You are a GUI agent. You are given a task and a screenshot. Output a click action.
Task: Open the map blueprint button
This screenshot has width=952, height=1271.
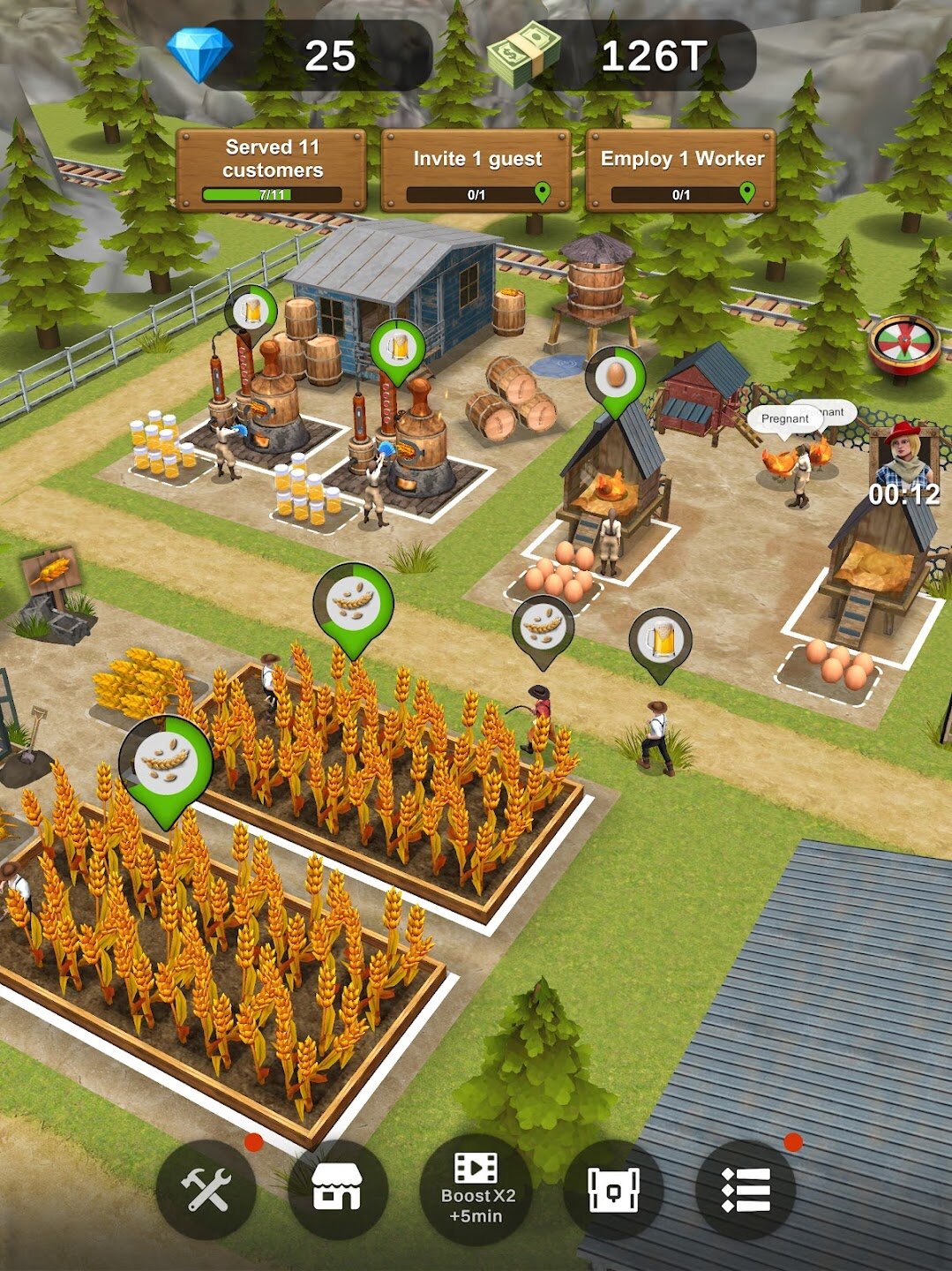pyautogui.click(x=613, y=1190)
